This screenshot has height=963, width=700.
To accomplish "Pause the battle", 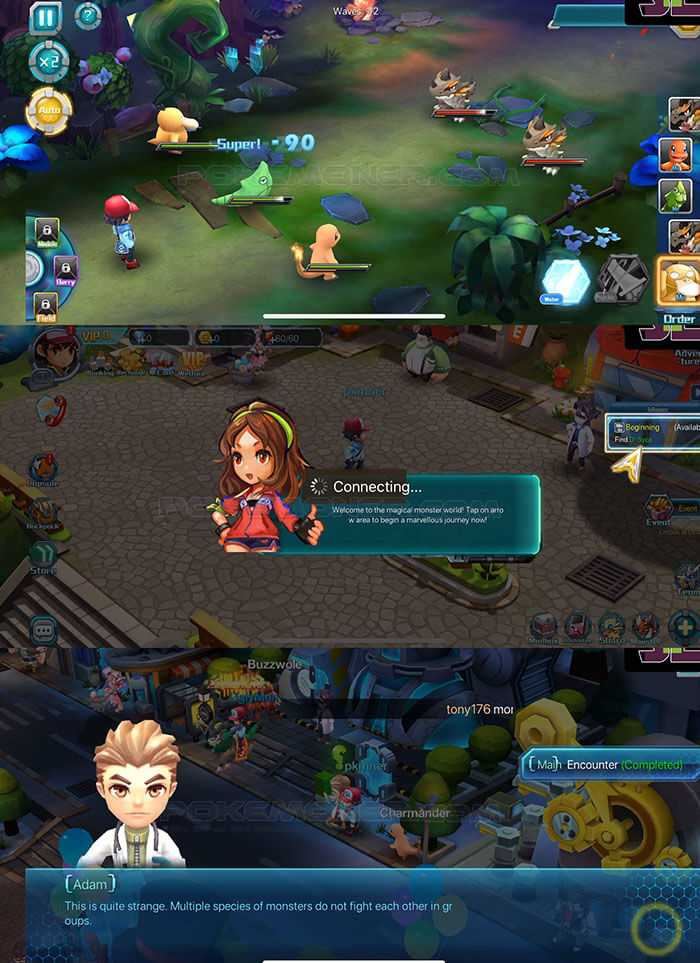I will tap(45, 17).
